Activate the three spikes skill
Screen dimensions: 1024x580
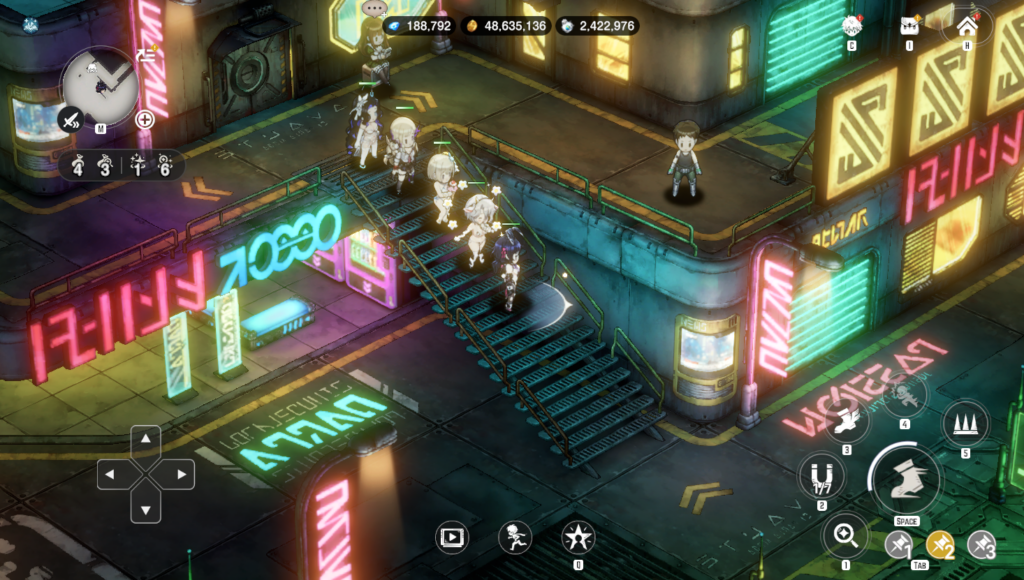[965, 424]
